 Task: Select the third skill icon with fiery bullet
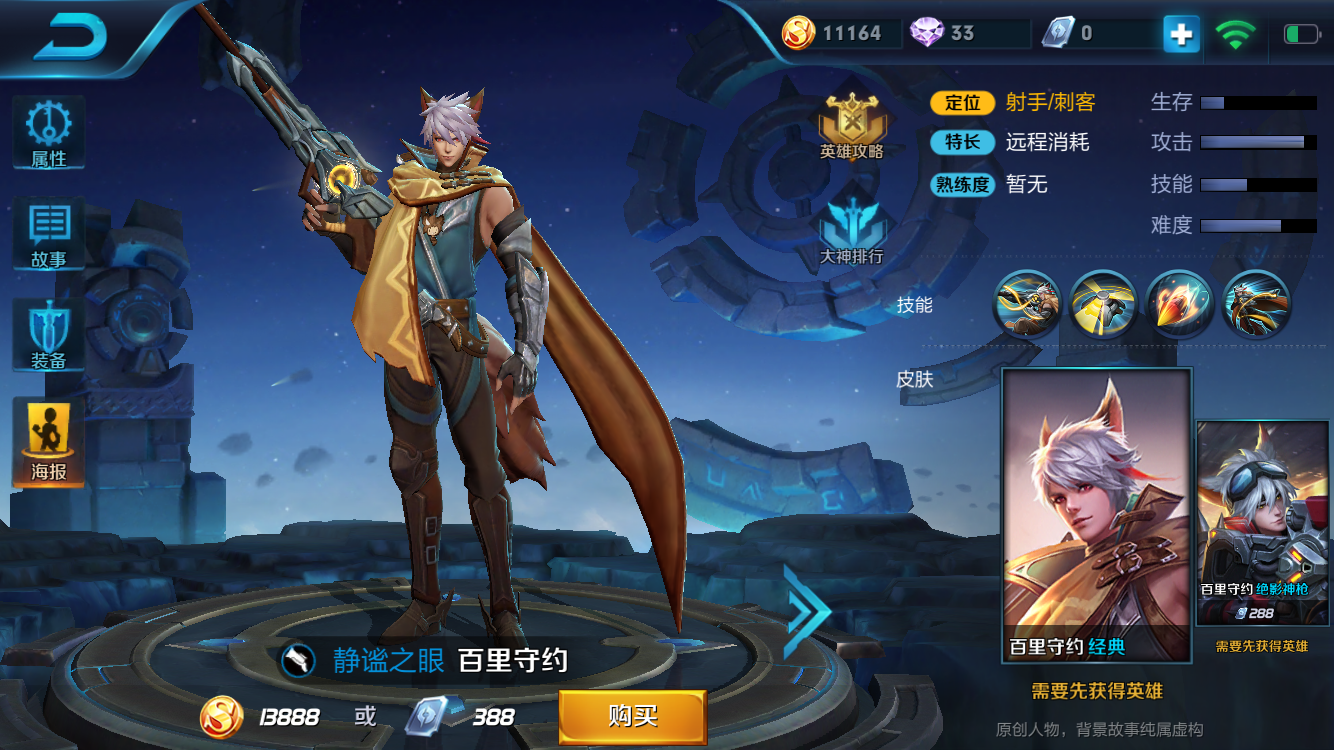1180,304
